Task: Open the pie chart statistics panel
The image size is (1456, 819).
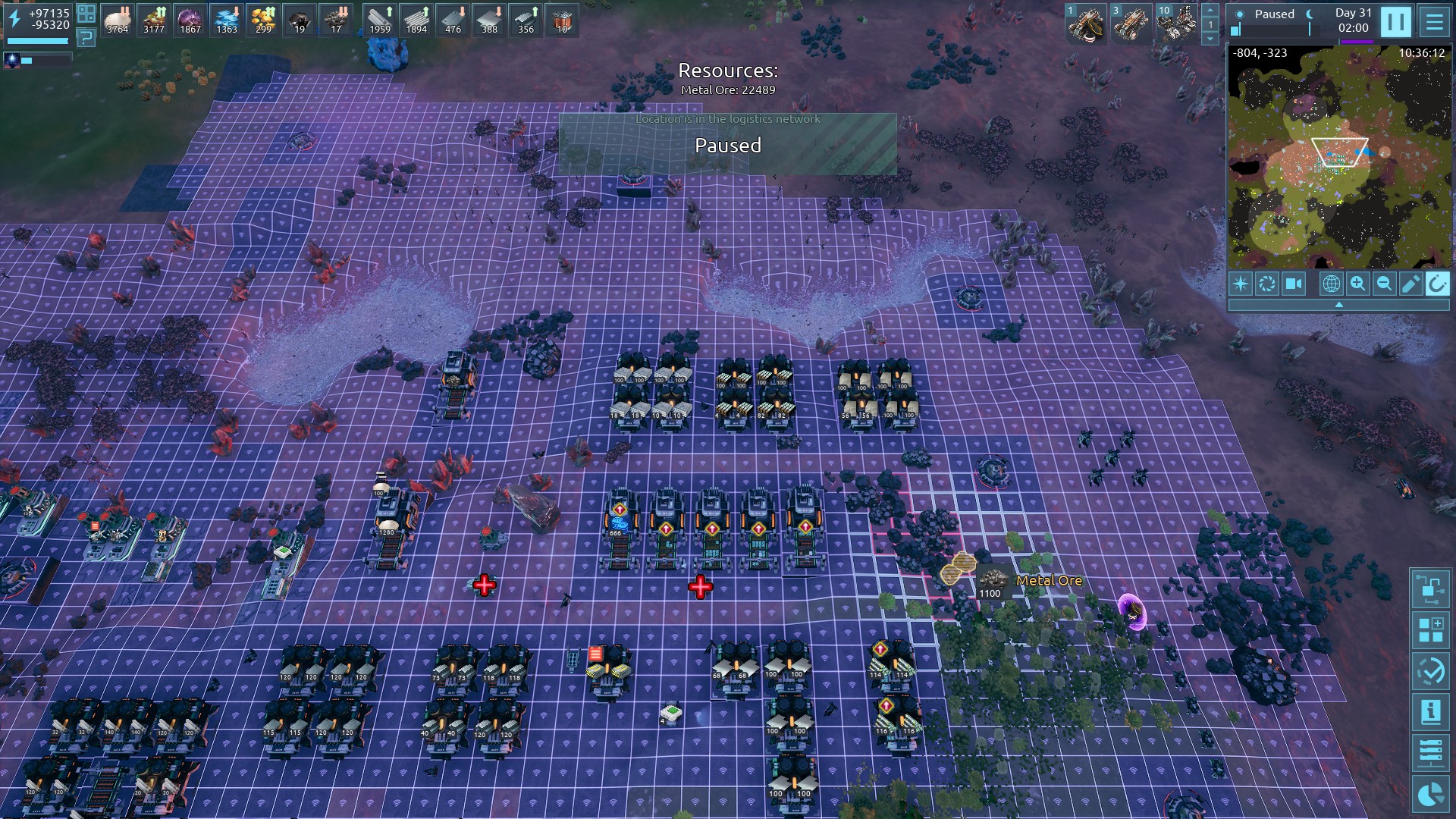Action: coord(1430,794)
